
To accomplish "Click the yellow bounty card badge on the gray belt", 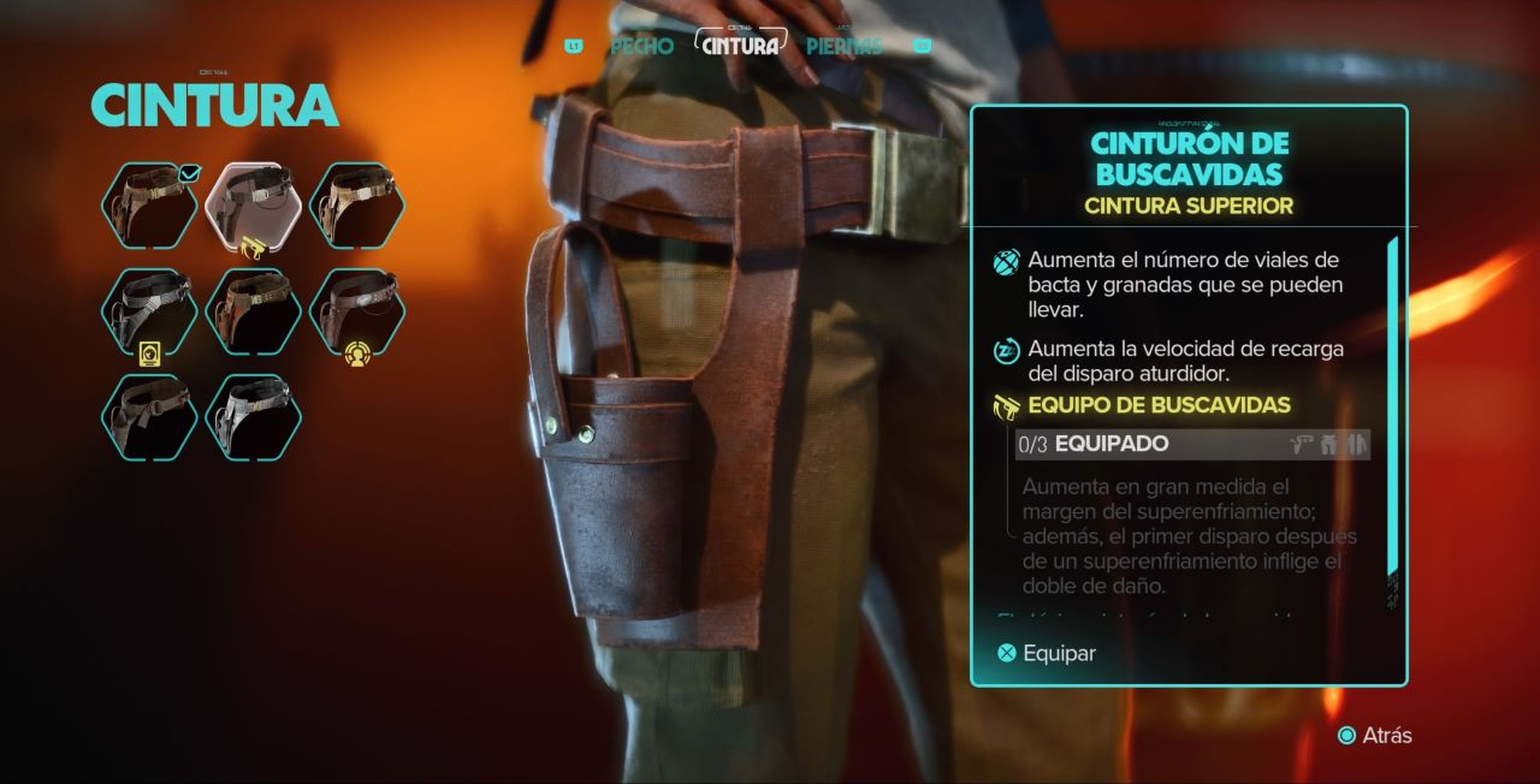I will [x=150, y=354].
